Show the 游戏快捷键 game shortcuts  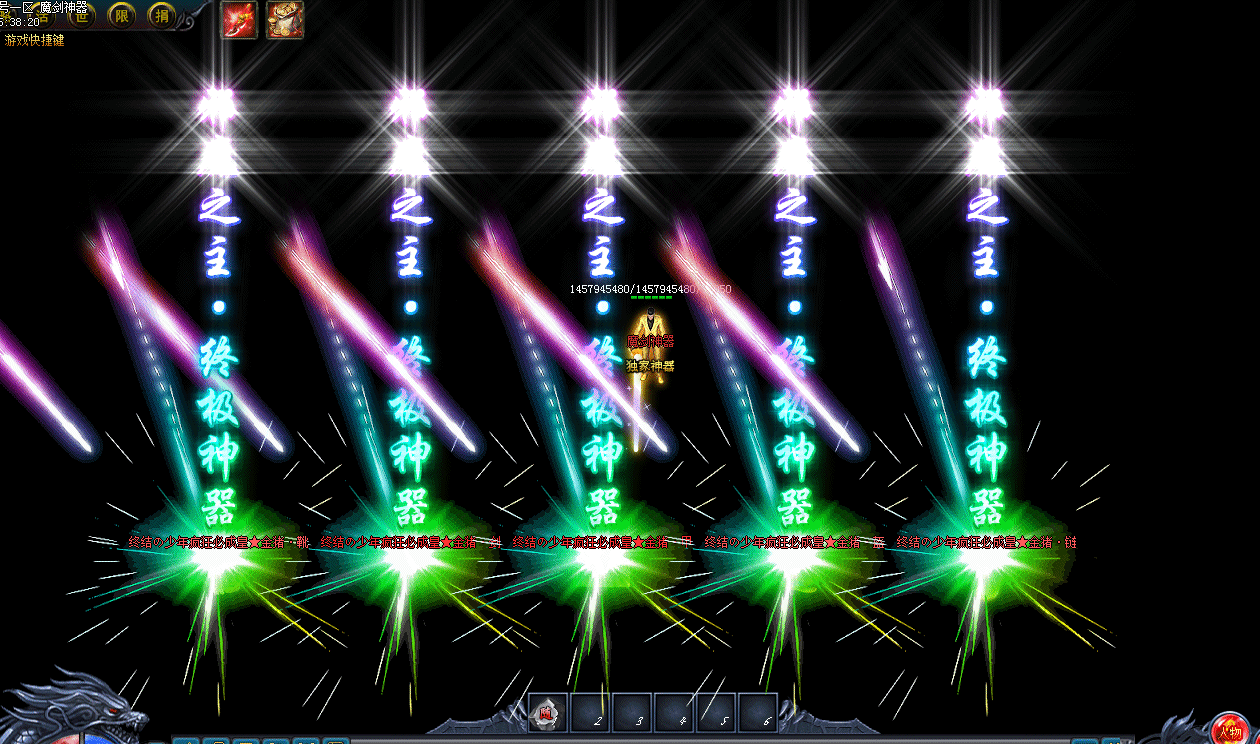(35, 41)
